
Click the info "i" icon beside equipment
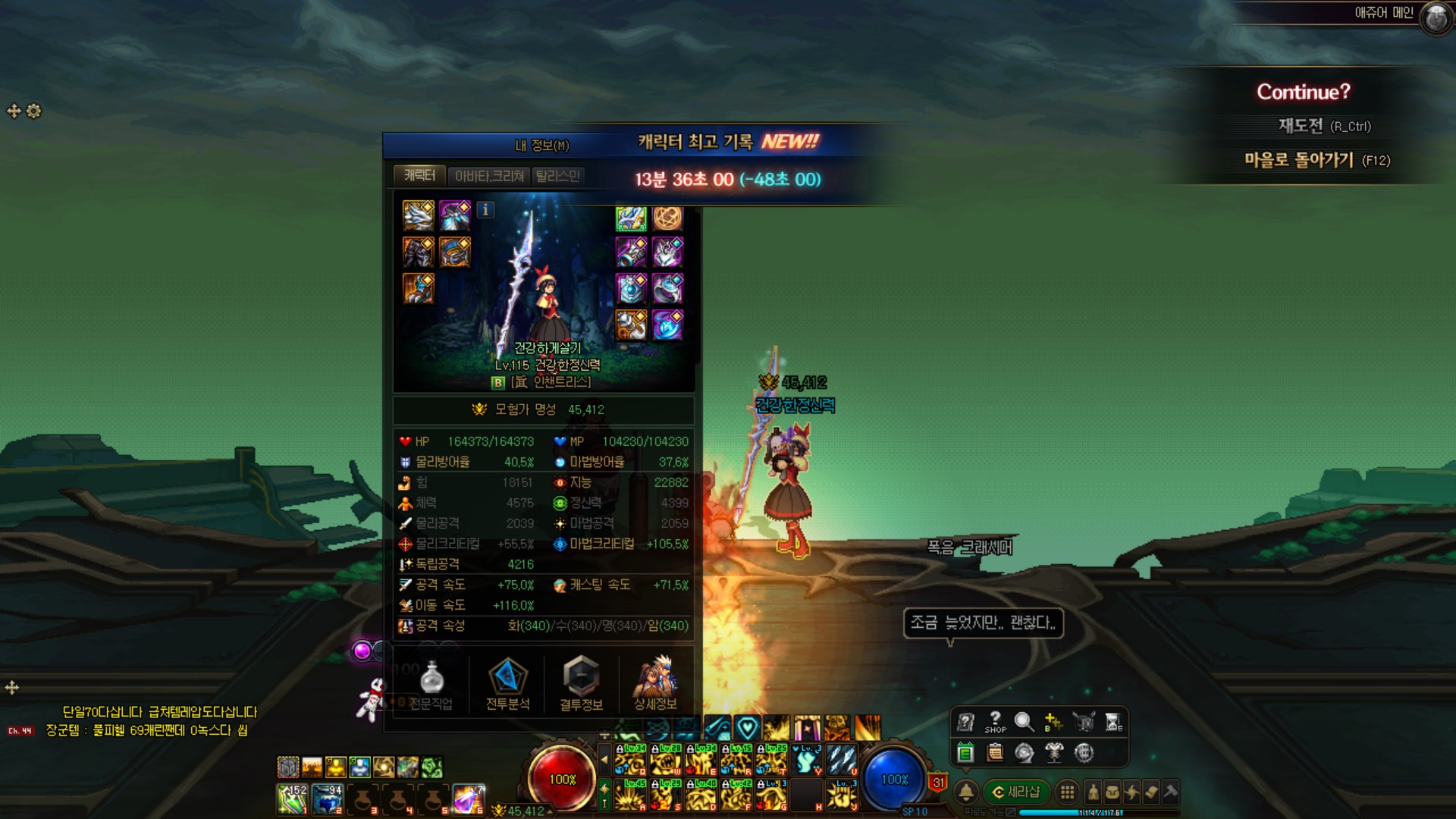485,210
